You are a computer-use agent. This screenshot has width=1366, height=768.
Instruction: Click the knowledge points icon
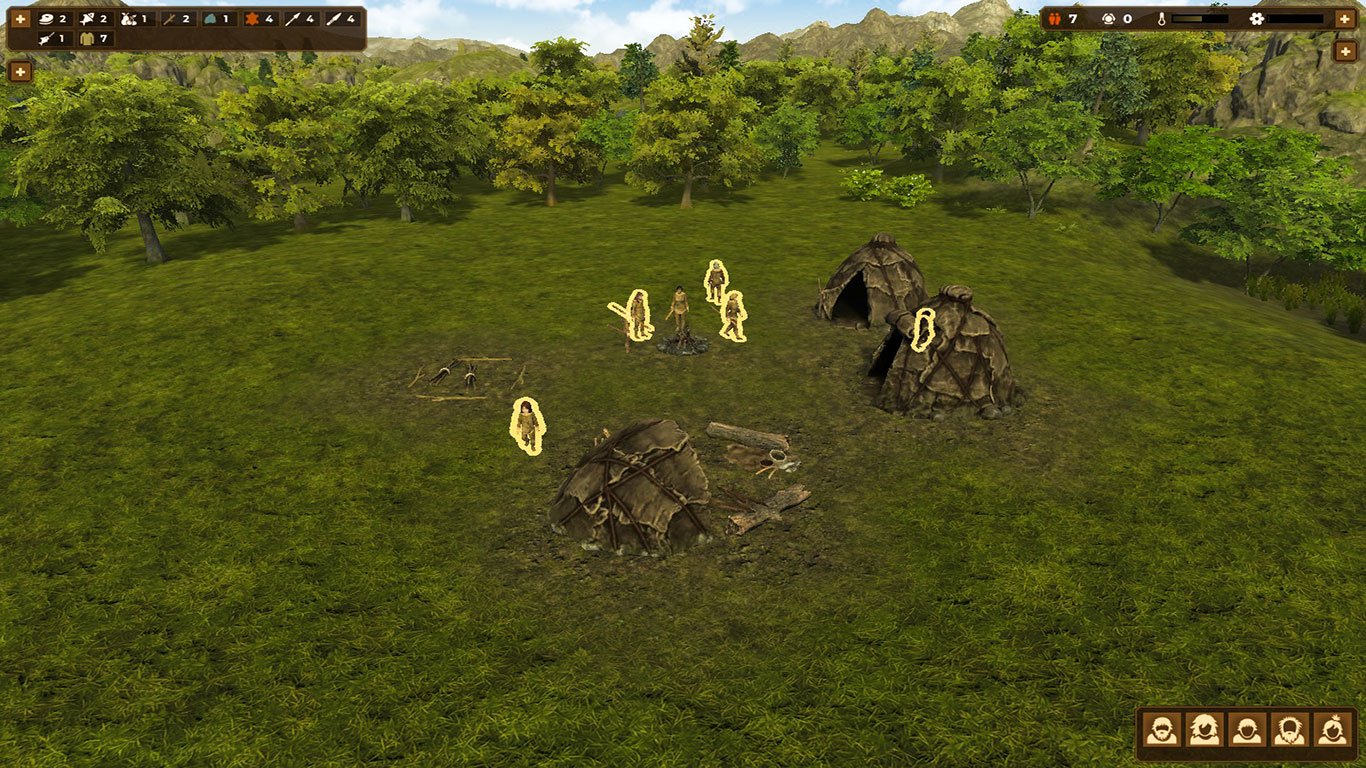coord(1108,18)
